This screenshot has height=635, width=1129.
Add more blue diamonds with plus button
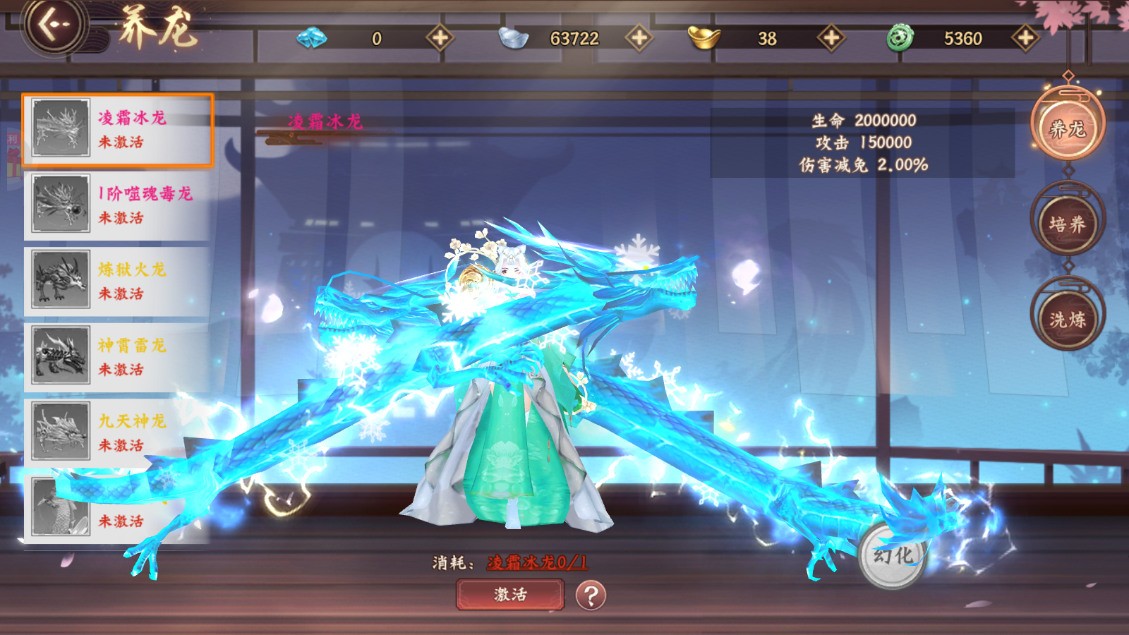pos(439,38)
